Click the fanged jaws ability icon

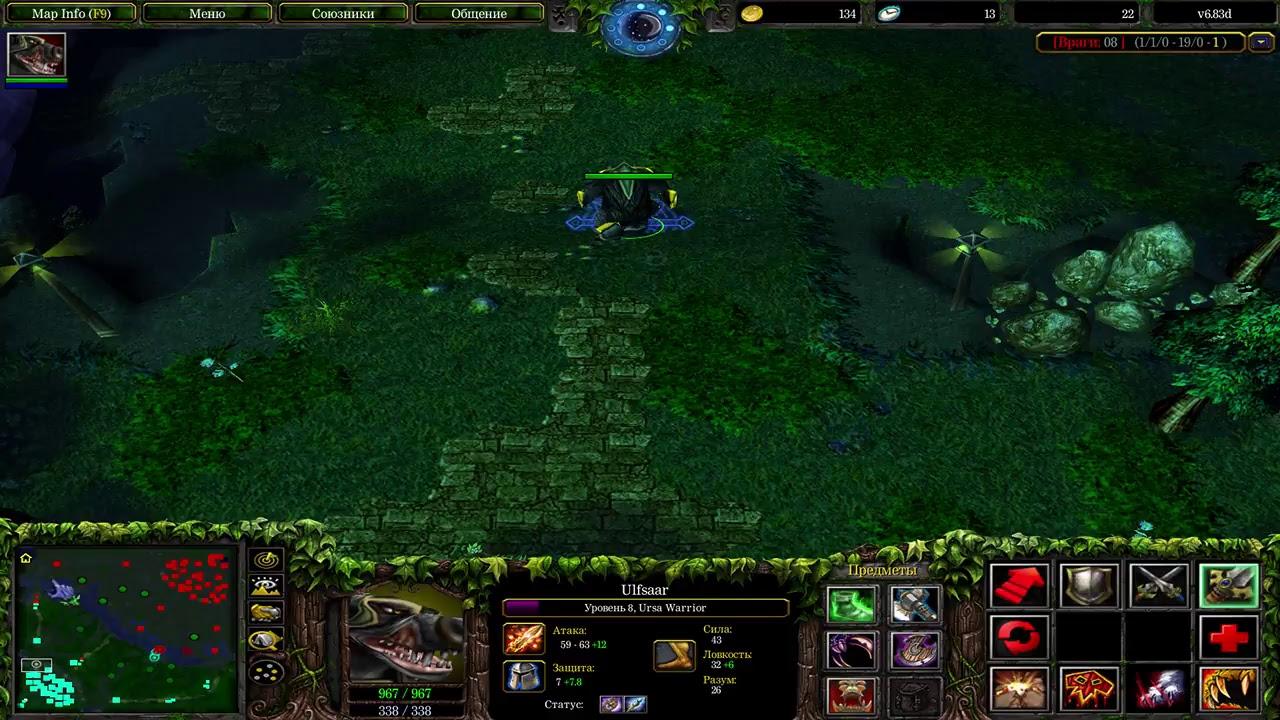[x=1228, y=689]
